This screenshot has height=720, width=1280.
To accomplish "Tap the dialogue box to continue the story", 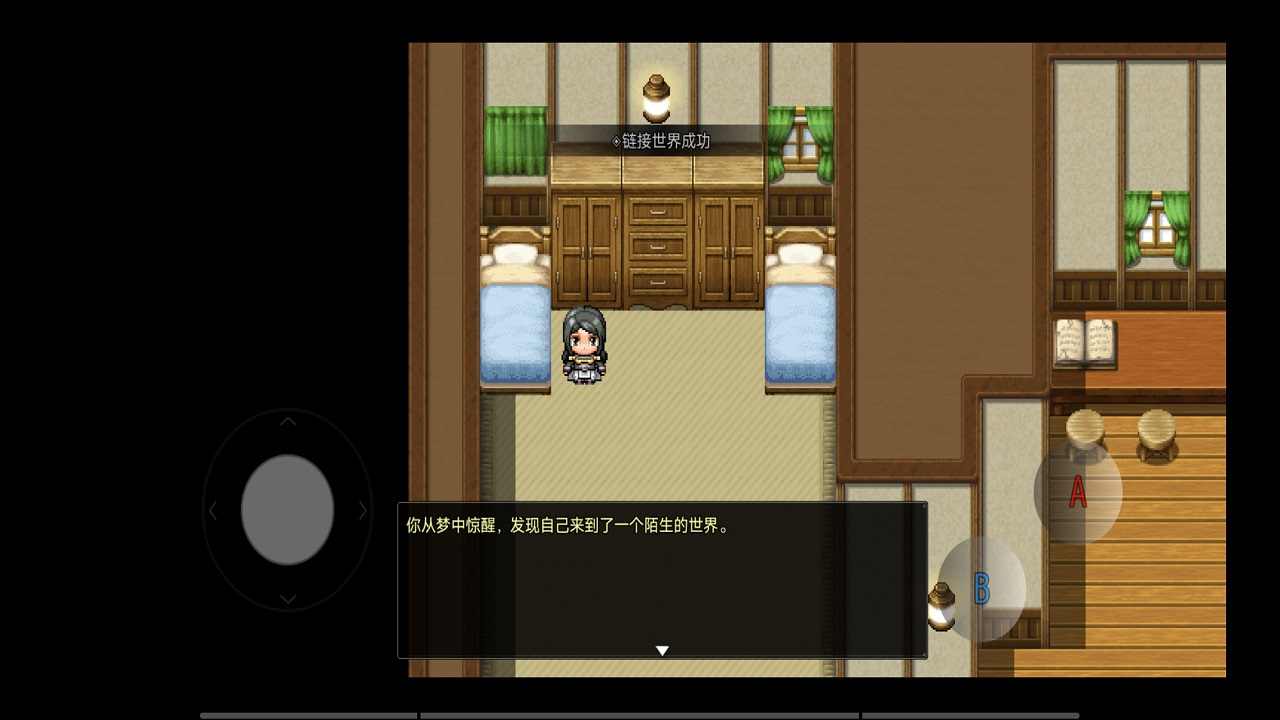I will pos(662,580).
